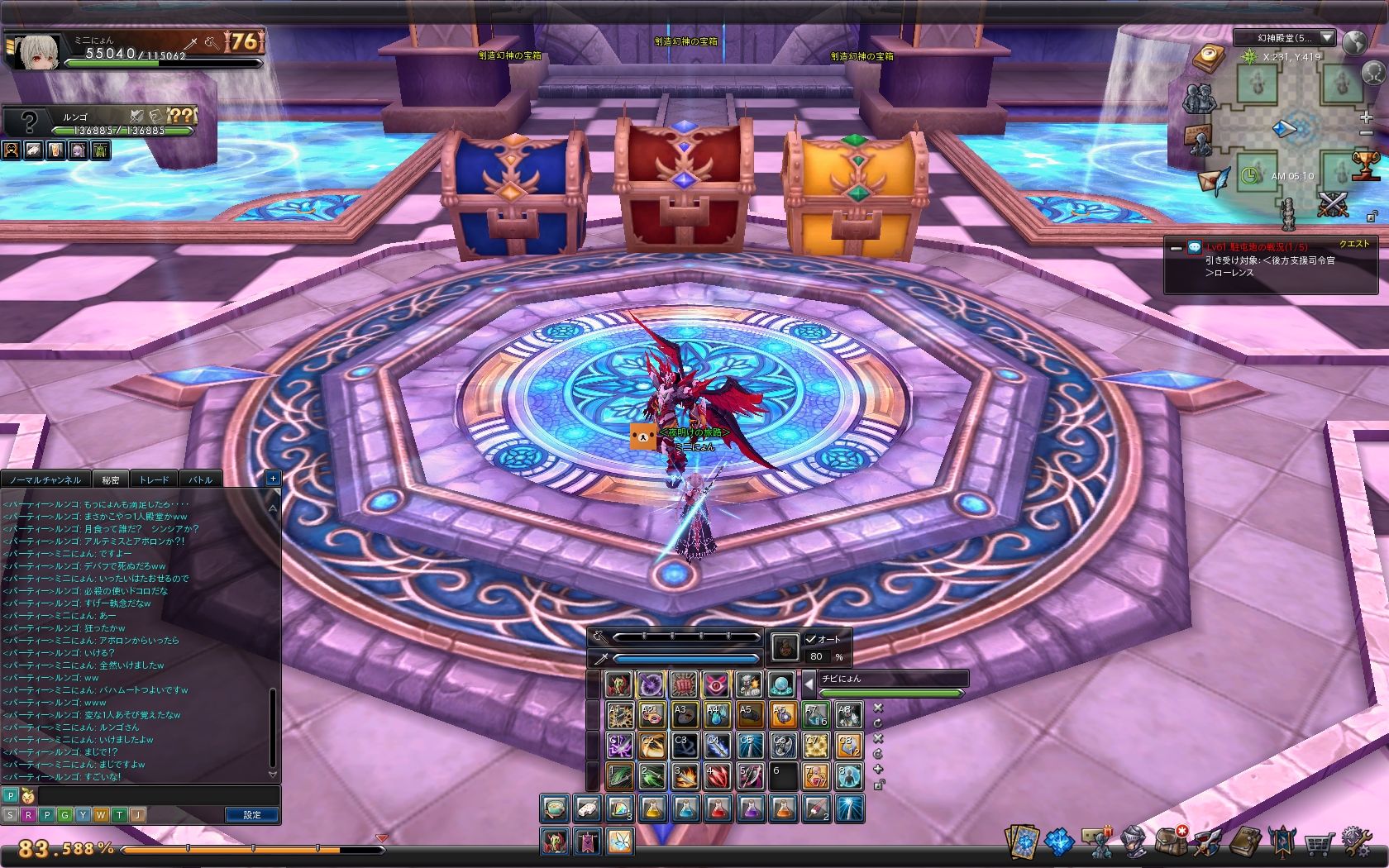Viewport: 1389px width, 868px height.
Task: Open the shopping cart item mall
Action: [x=1320, y=843]
